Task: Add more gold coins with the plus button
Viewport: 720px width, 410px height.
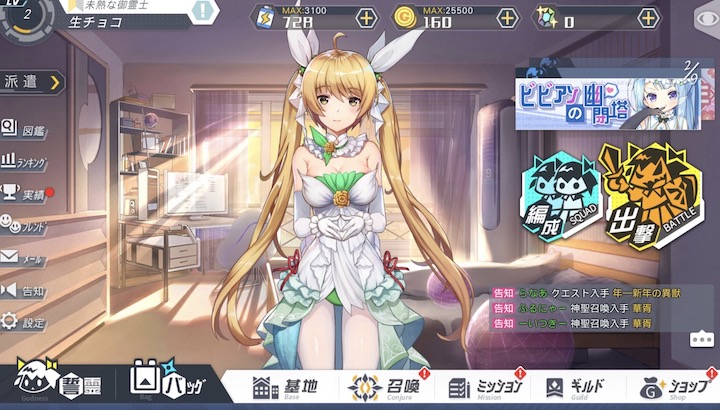Action: pyautogui.click(x=508, y=18)
